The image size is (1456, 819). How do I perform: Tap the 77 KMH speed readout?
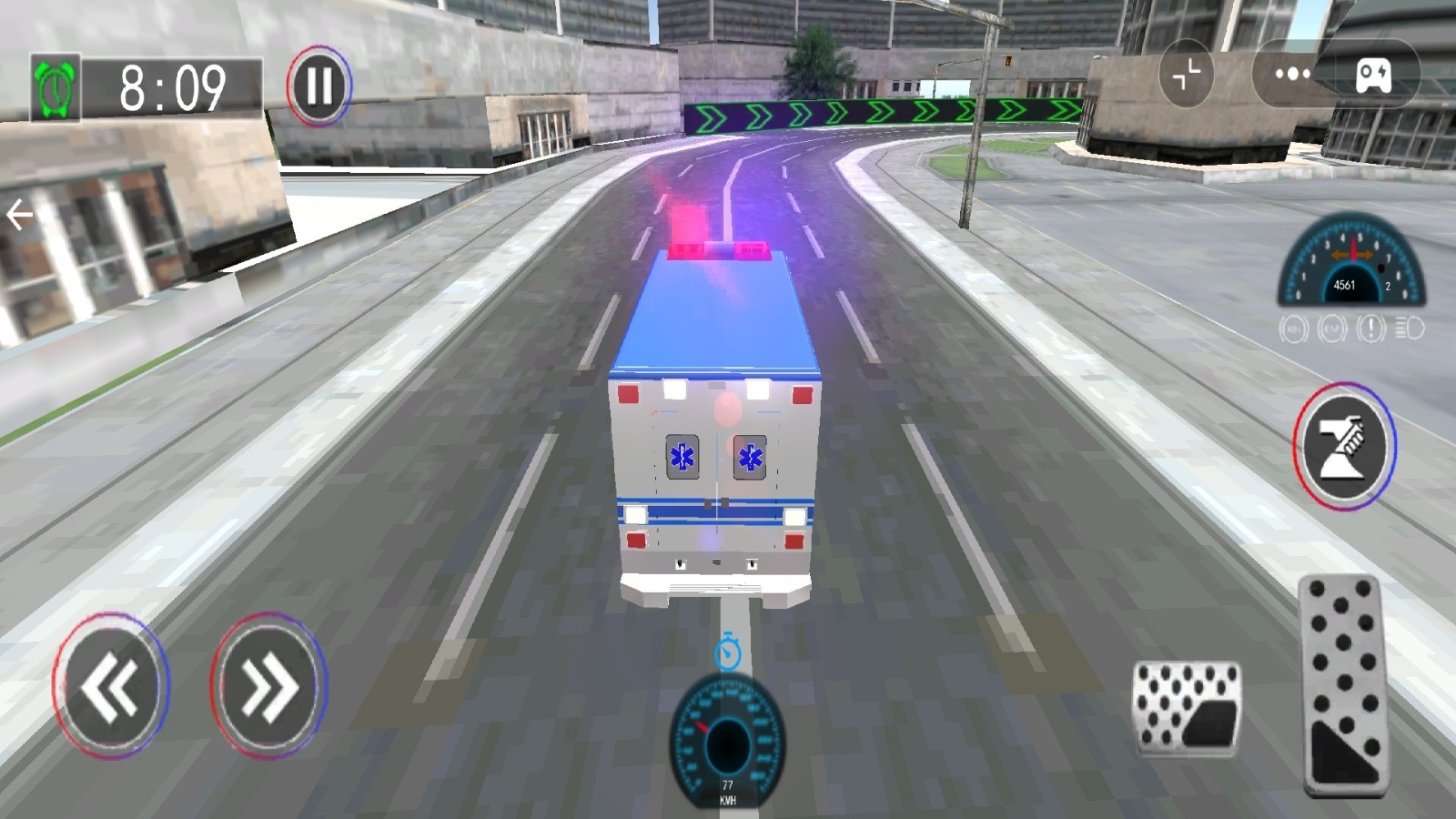tap(727, 790)
